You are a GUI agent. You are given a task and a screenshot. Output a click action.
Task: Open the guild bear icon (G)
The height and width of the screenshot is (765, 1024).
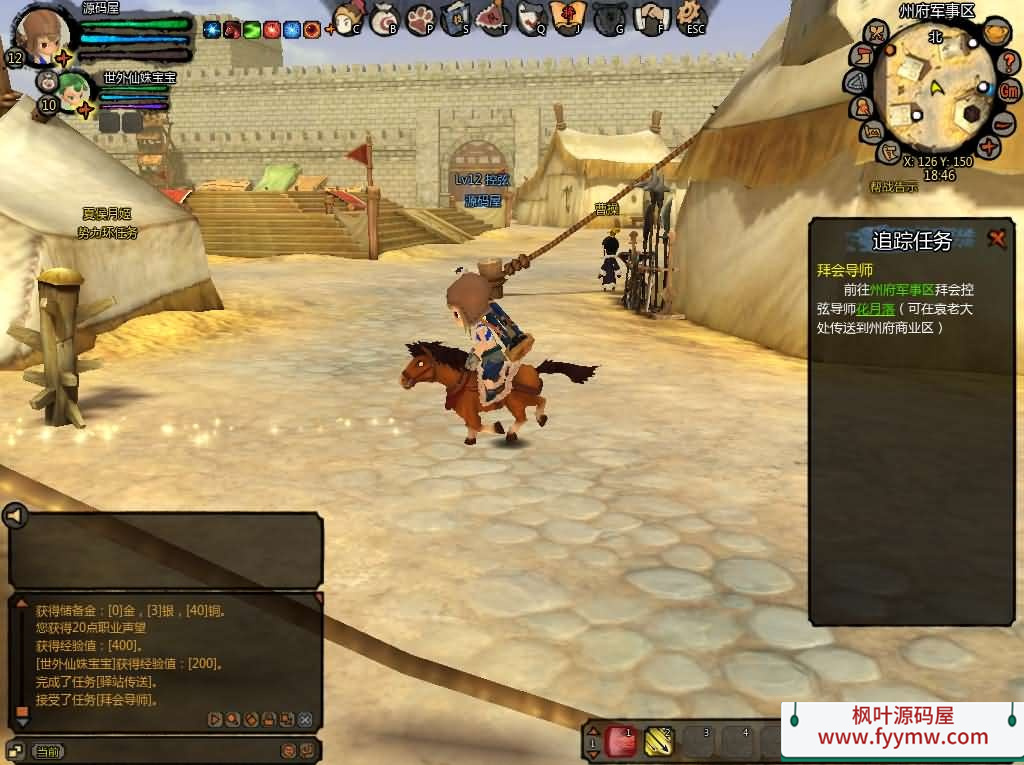(609, 18)
